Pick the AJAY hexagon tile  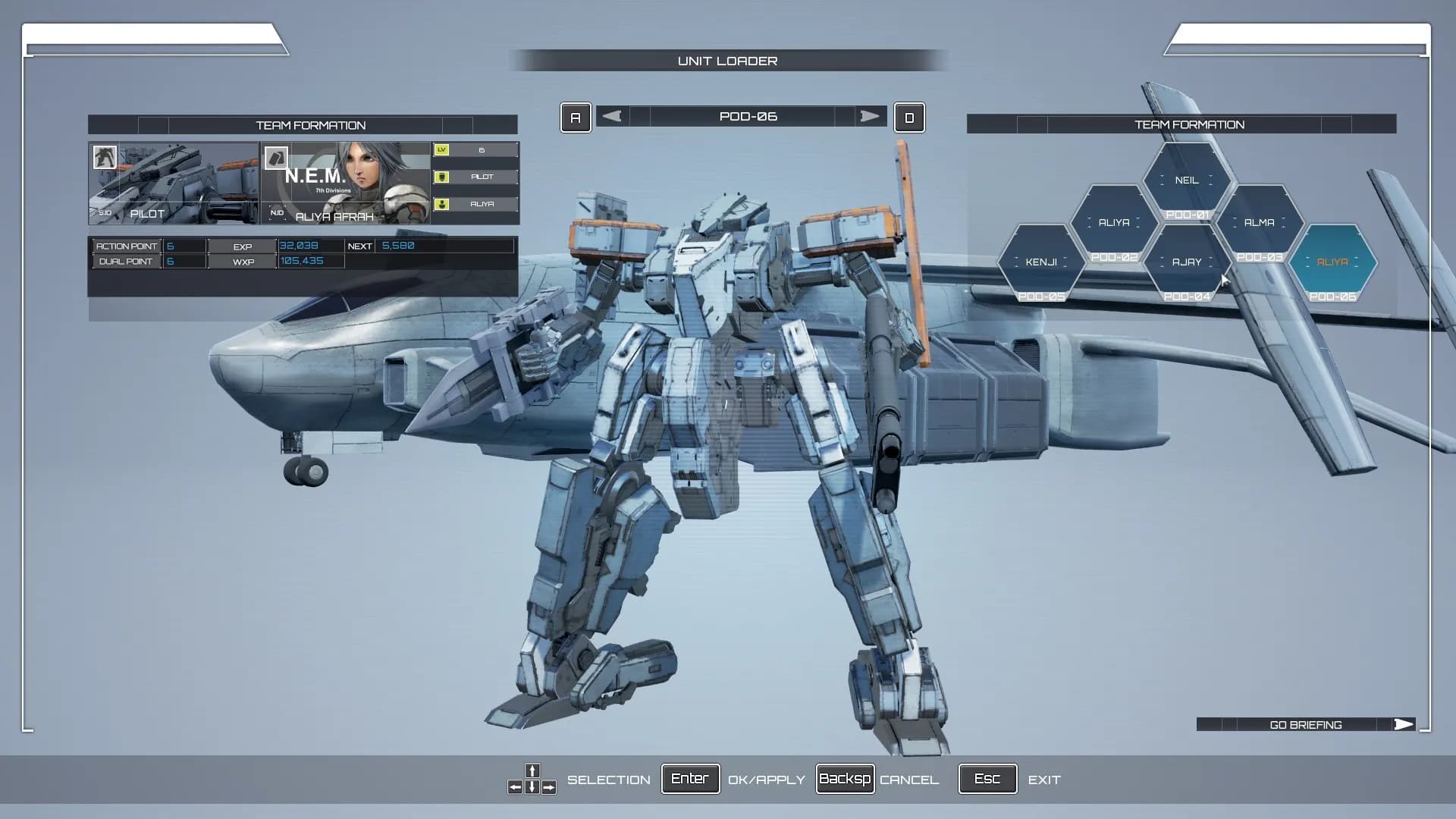tap(1187, 262)
